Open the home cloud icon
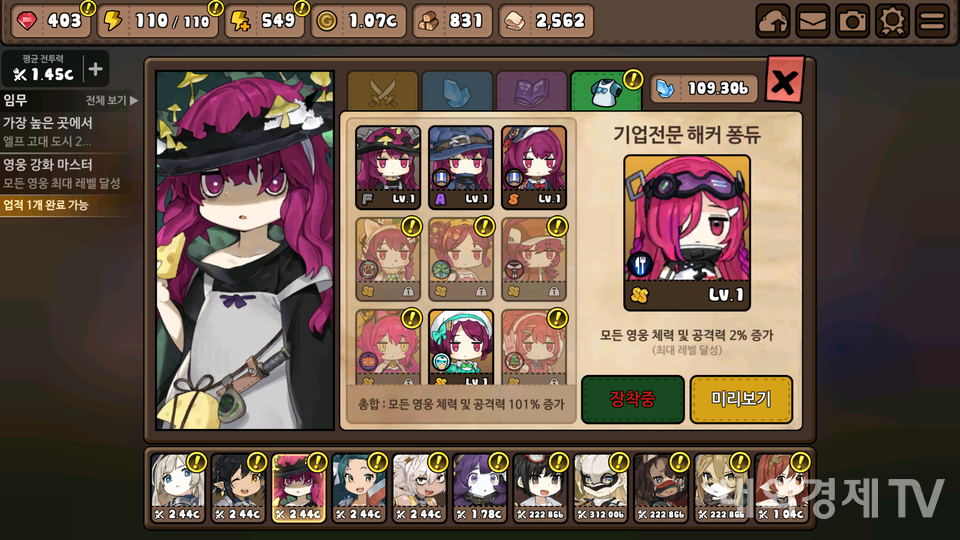 pyautogui.click(x=773, y=21)
